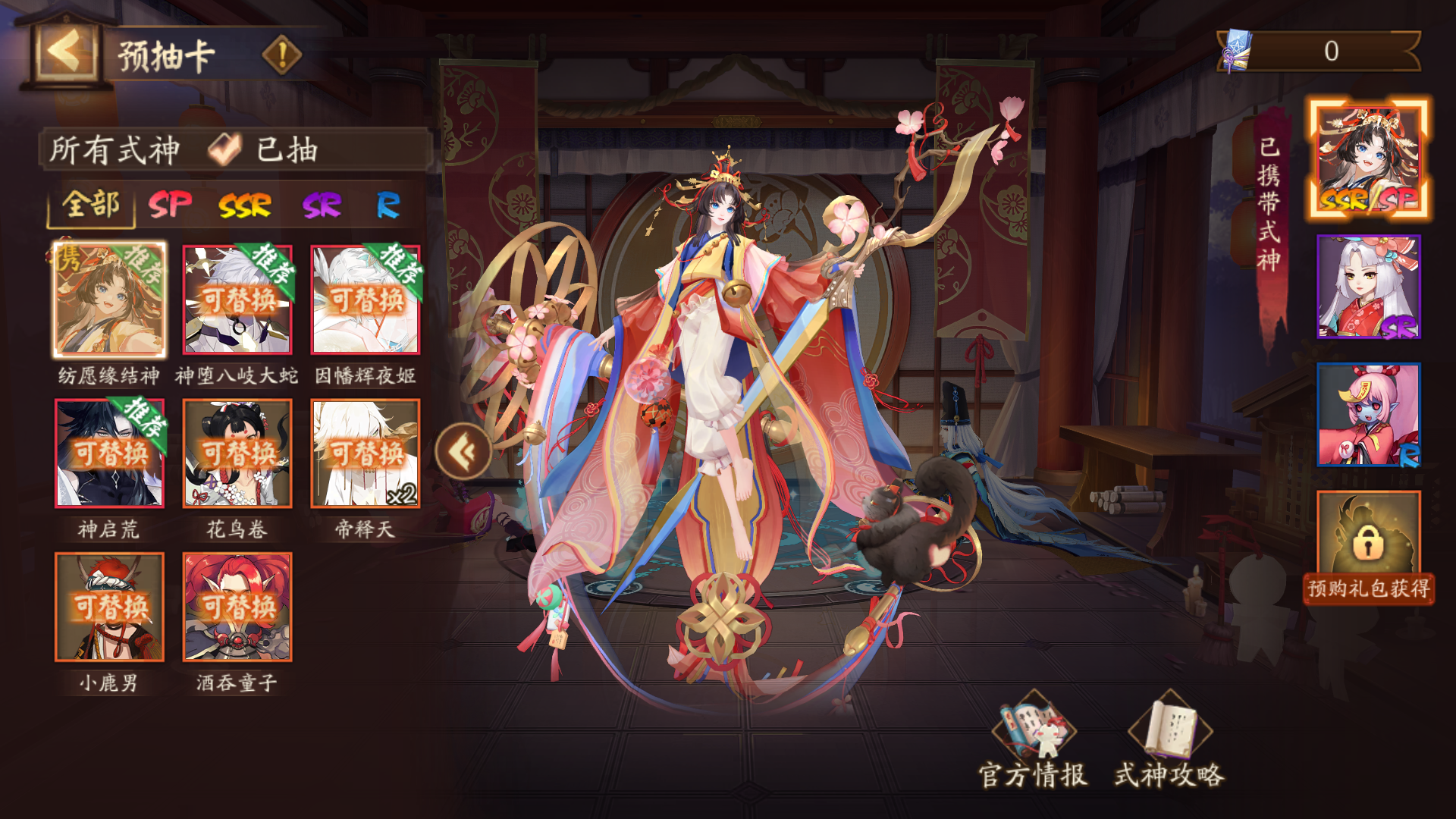Enable the SSR rarity filter
Viewport: 1456px width, 819px height.
point(244,205)
